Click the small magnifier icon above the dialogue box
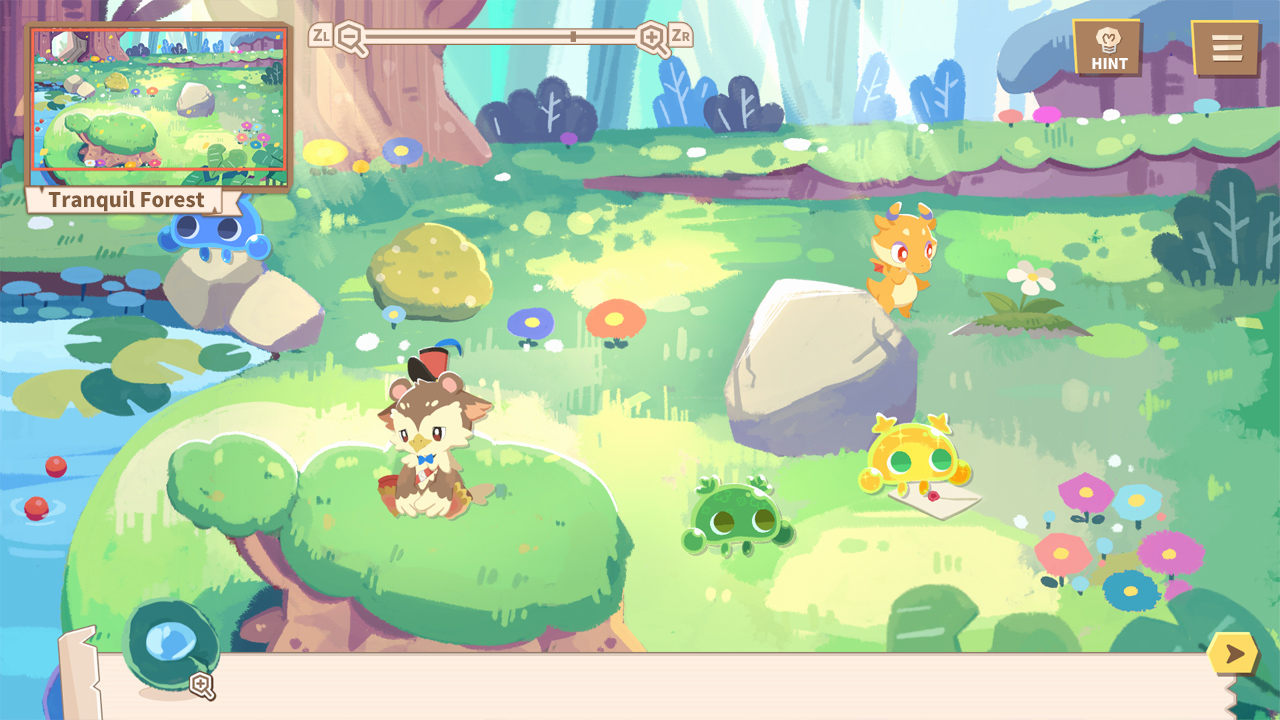The width and height of the screenshot is (1280, 720). 204,686
